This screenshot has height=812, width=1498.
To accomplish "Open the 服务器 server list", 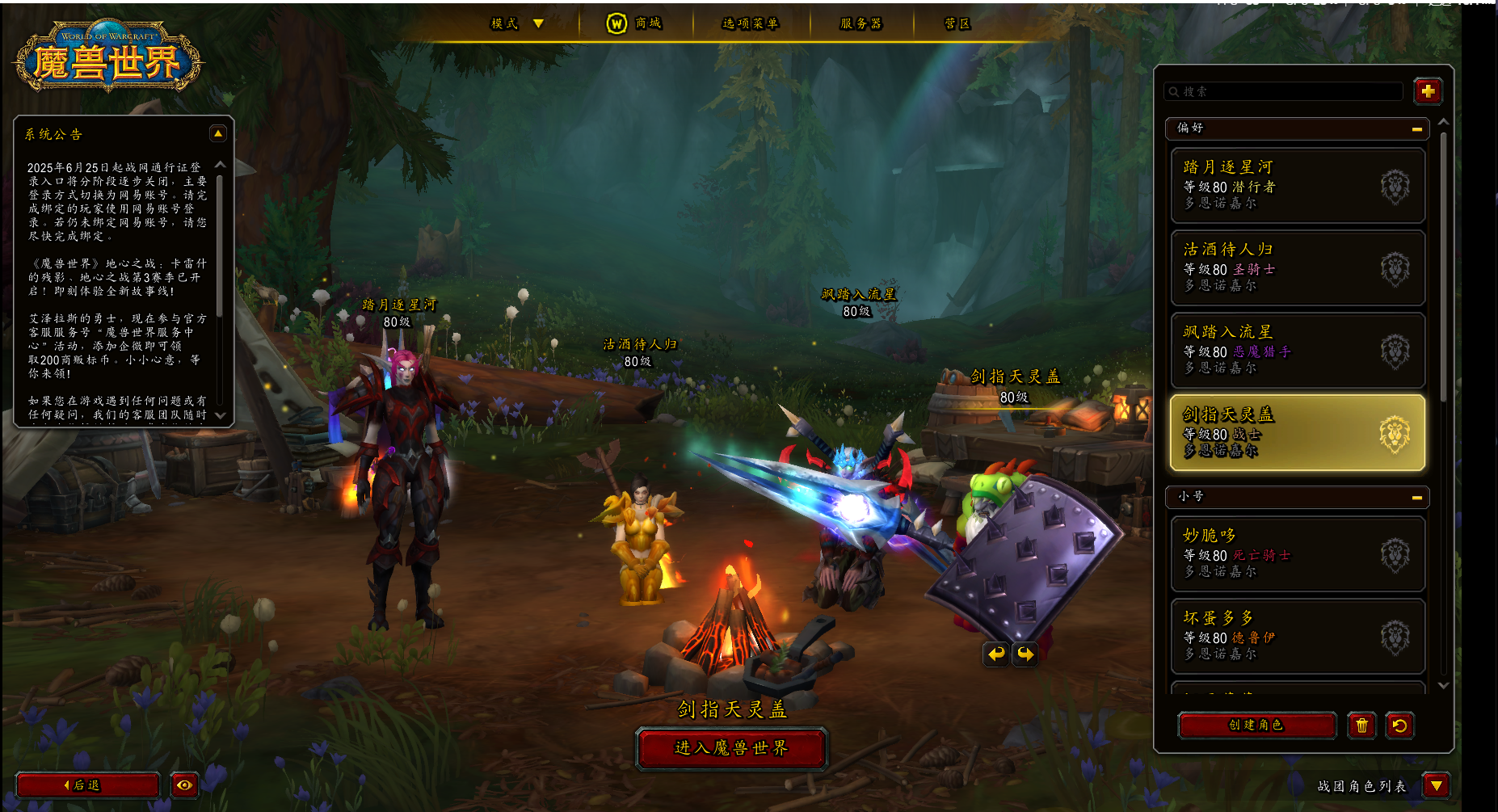I will pyautogui.click(x=861, y=23).
